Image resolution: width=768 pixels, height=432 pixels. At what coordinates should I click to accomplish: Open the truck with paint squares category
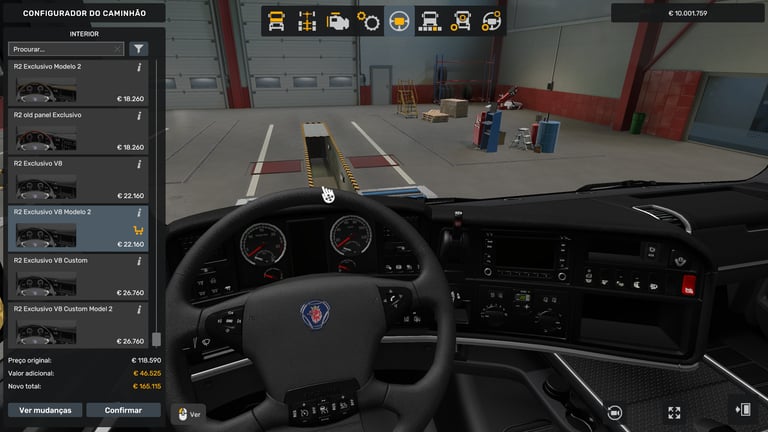[x=430, y=20]
